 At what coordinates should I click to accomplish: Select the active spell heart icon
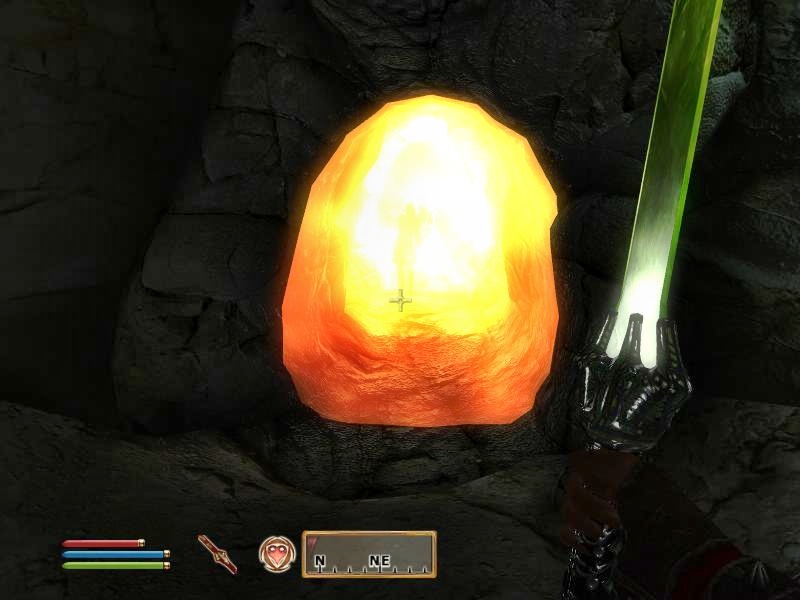tap(274, 553)
